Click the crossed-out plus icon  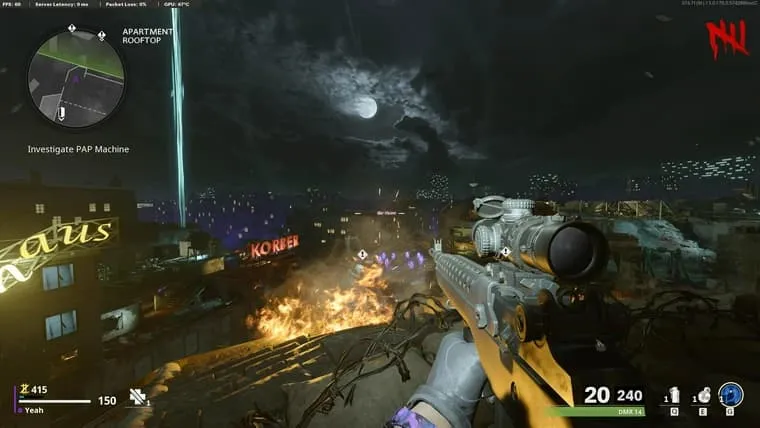138,397
